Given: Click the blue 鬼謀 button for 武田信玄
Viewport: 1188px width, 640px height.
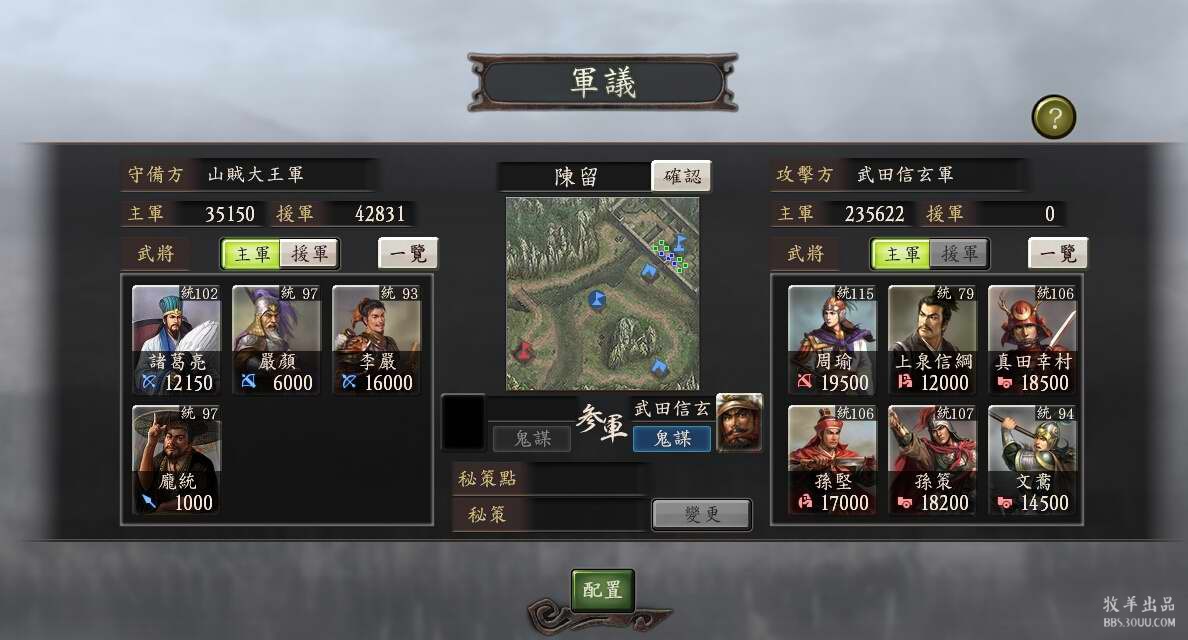Looking at the screenshot, I should pyautogui.click(x=671, y=438).
